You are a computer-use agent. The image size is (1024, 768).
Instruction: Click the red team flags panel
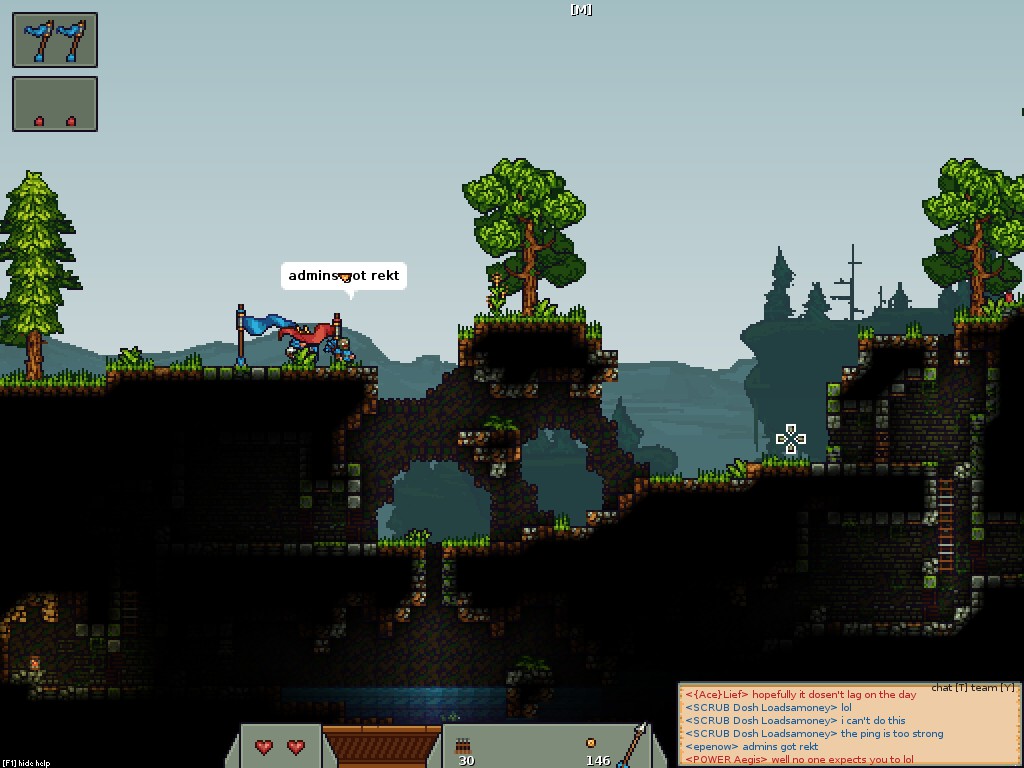[x=55, y=104]
